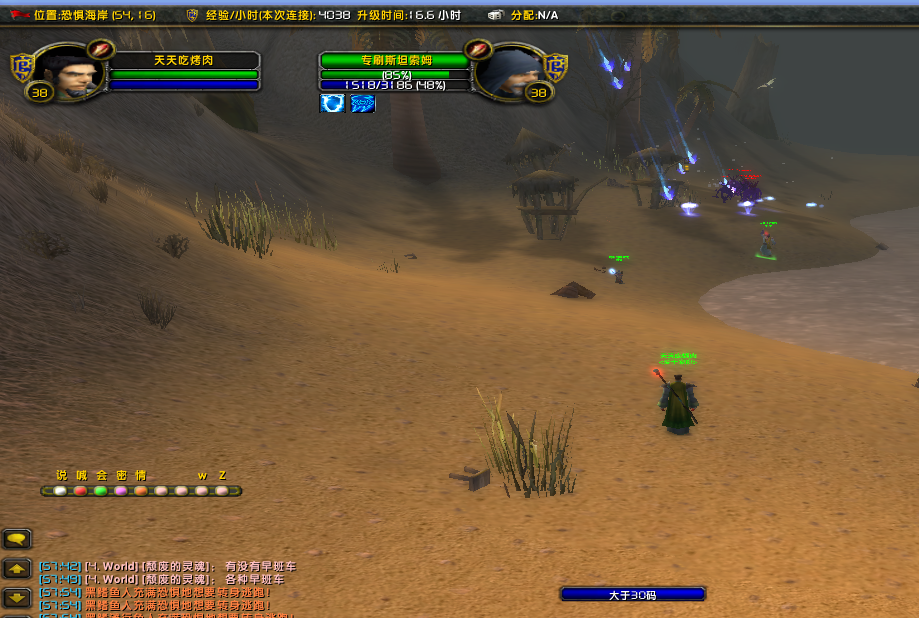
Task: Click the blue frost wave buff icon
Action: tap(363, 103)
